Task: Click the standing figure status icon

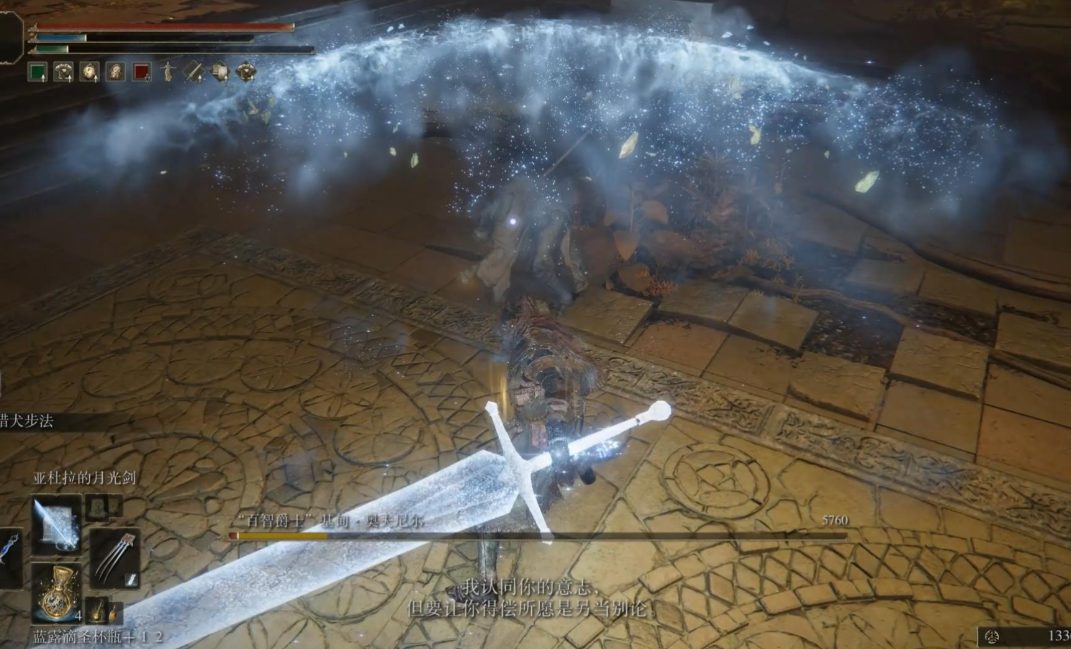Action: 168,71
